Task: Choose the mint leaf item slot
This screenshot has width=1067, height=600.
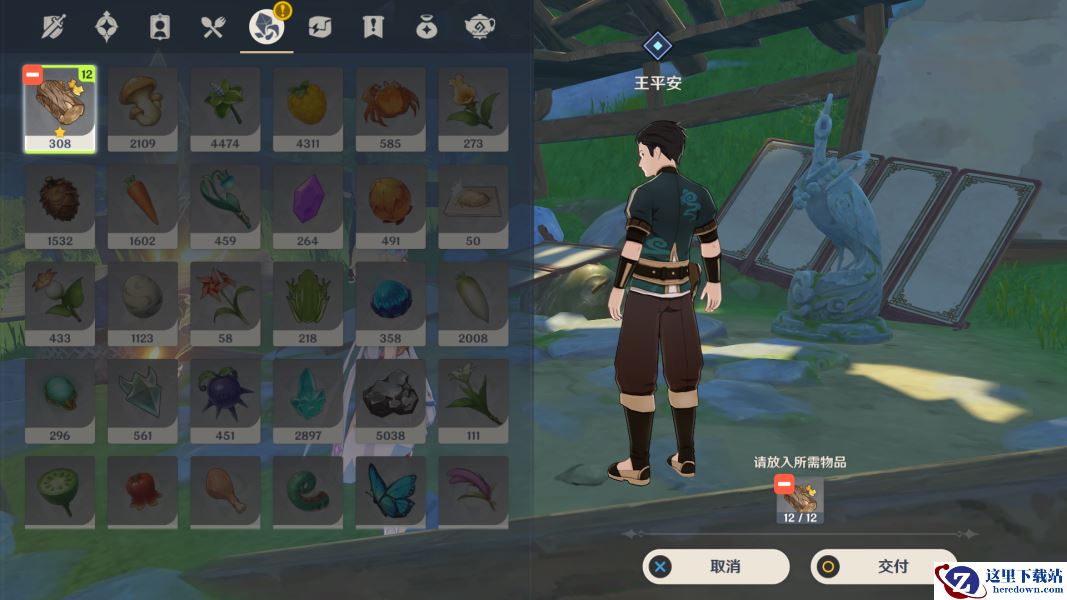Action: [x=225, y=108]
